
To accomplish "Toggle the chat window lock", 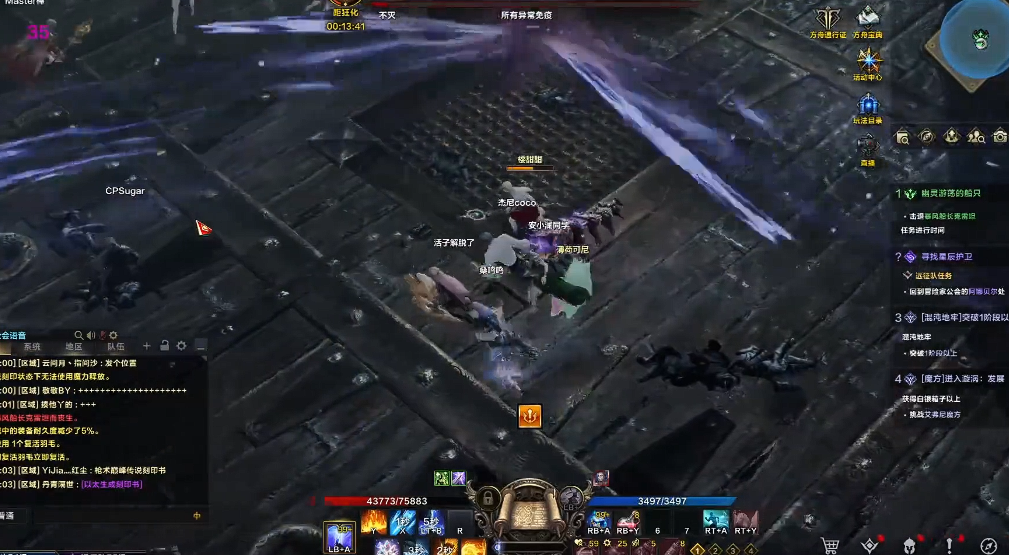I will [x=164, y=346].
